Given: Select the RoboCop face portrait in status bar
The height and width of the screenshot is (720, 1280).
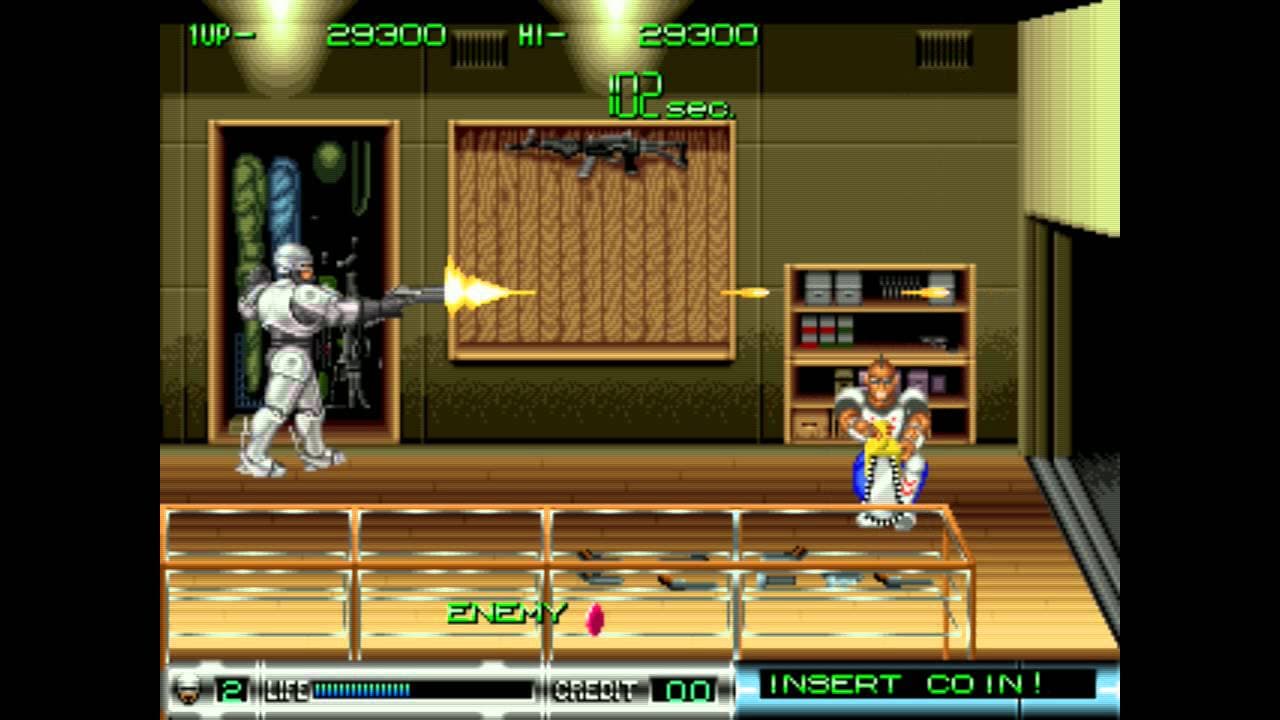Looking at the screenshot, I should pyautogui.click(x=186, y=691).
